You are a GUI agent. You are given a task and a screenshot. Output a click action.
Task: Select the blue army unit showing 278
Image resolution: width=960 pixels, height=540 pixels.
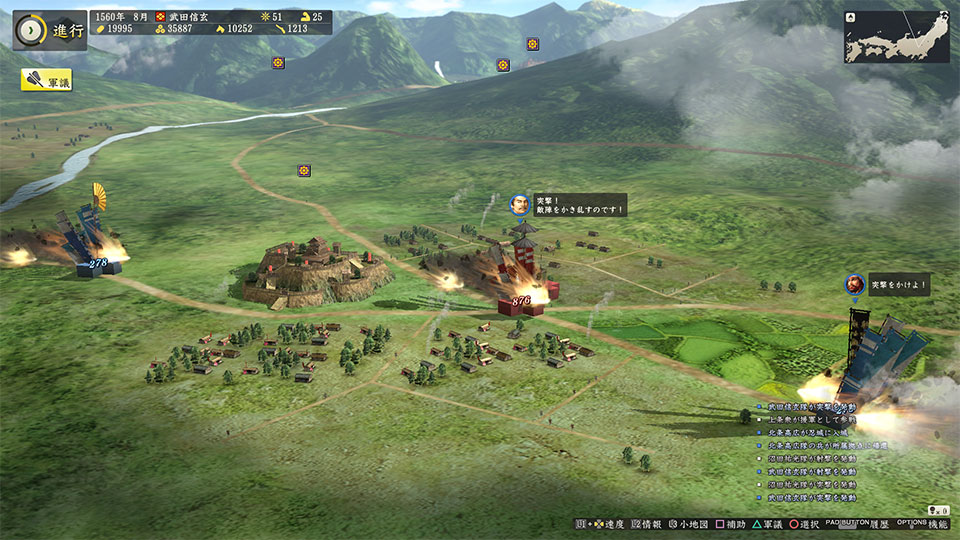click(x=98, y=262)
